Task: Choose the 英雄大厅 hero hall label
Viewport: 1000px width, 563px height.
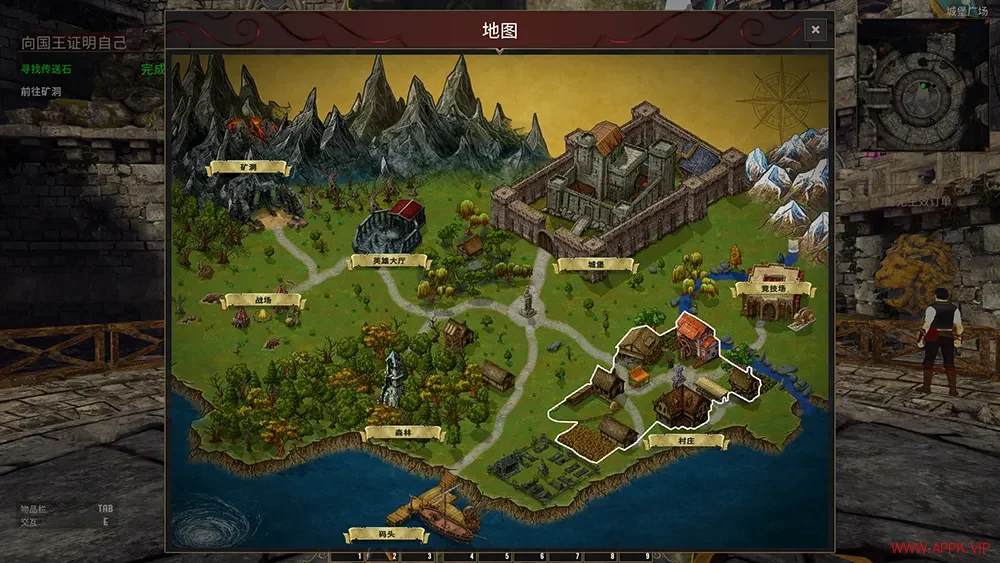Action: tap(387, 262)
